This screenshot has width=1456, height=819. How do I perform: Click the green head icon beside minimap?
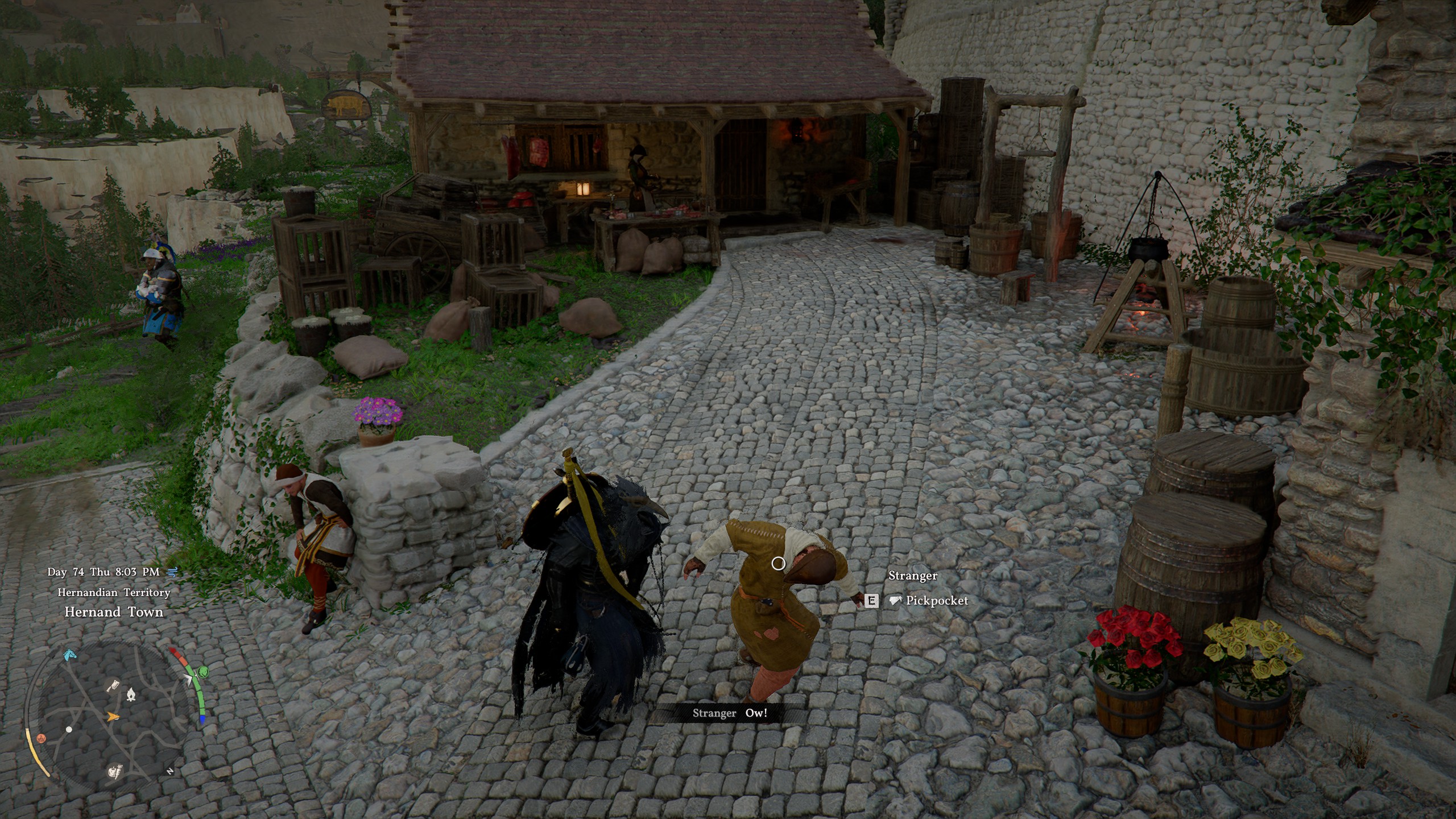click(x=201, y=673)
